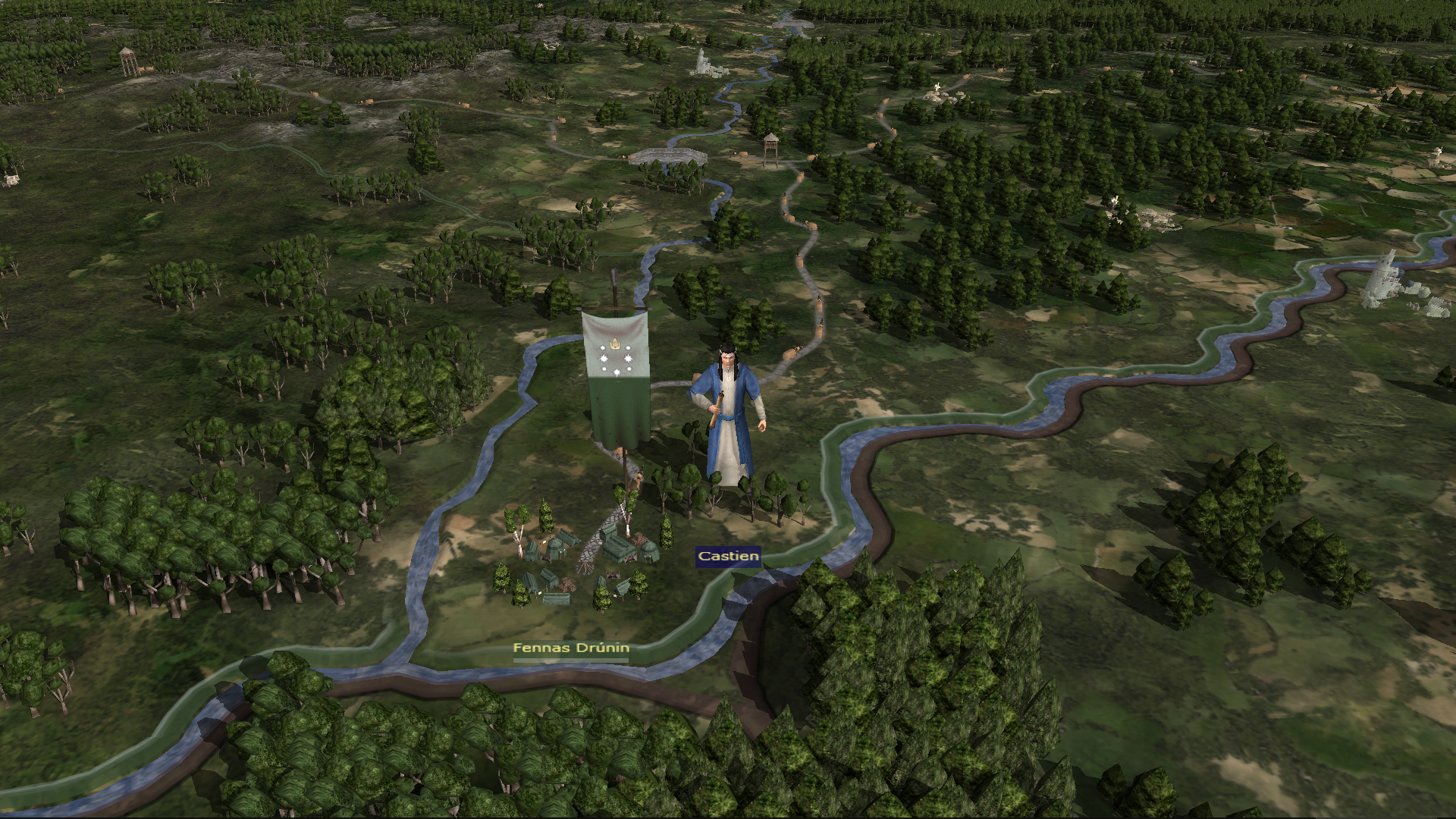Select the Fennas Drúnin settlement name label
Image resolution: width=1456 pixels, height=819 pixels.
[571, 648]
